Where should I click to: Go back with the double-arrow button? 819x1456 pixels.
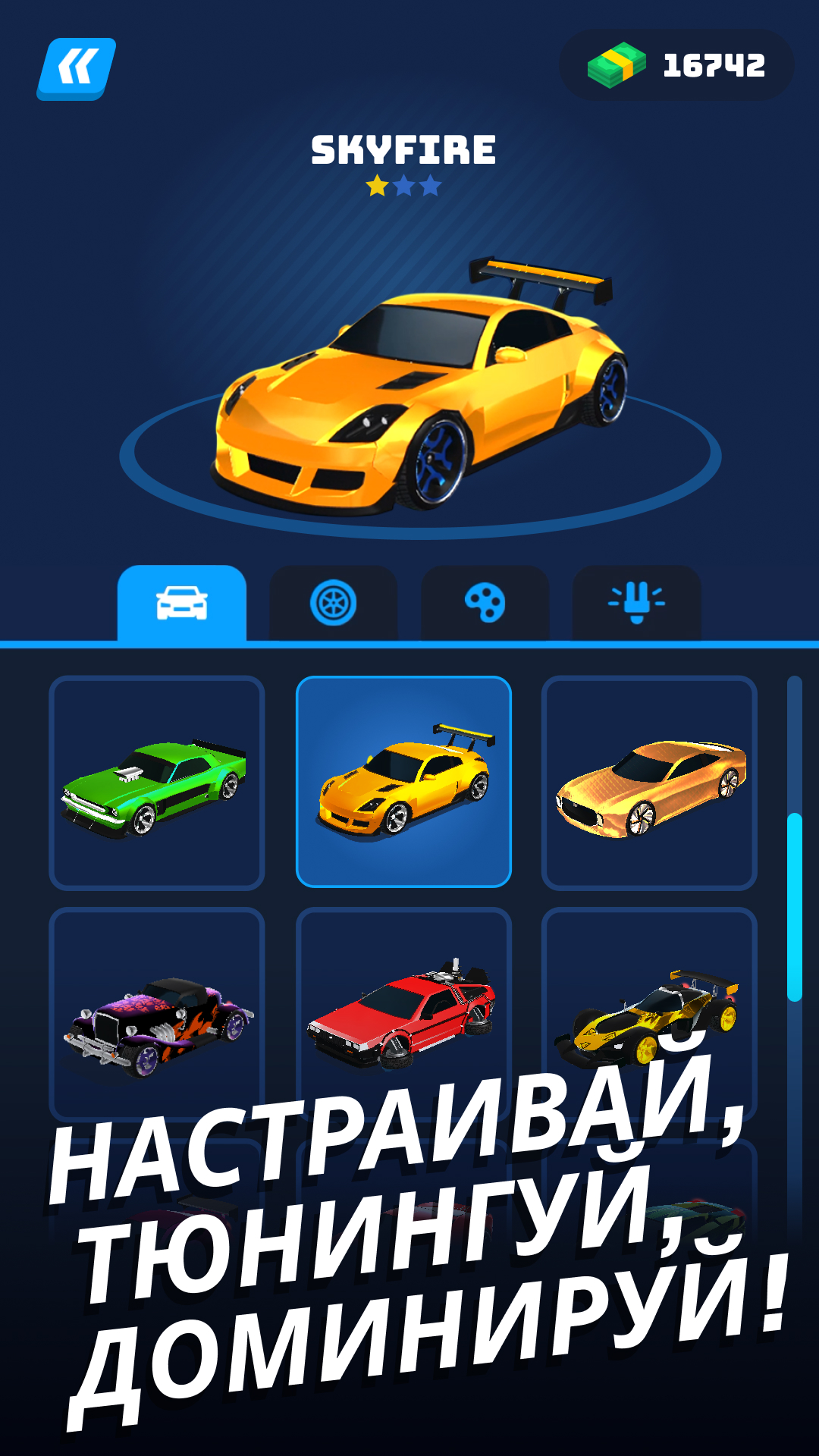tap(77, 68)
